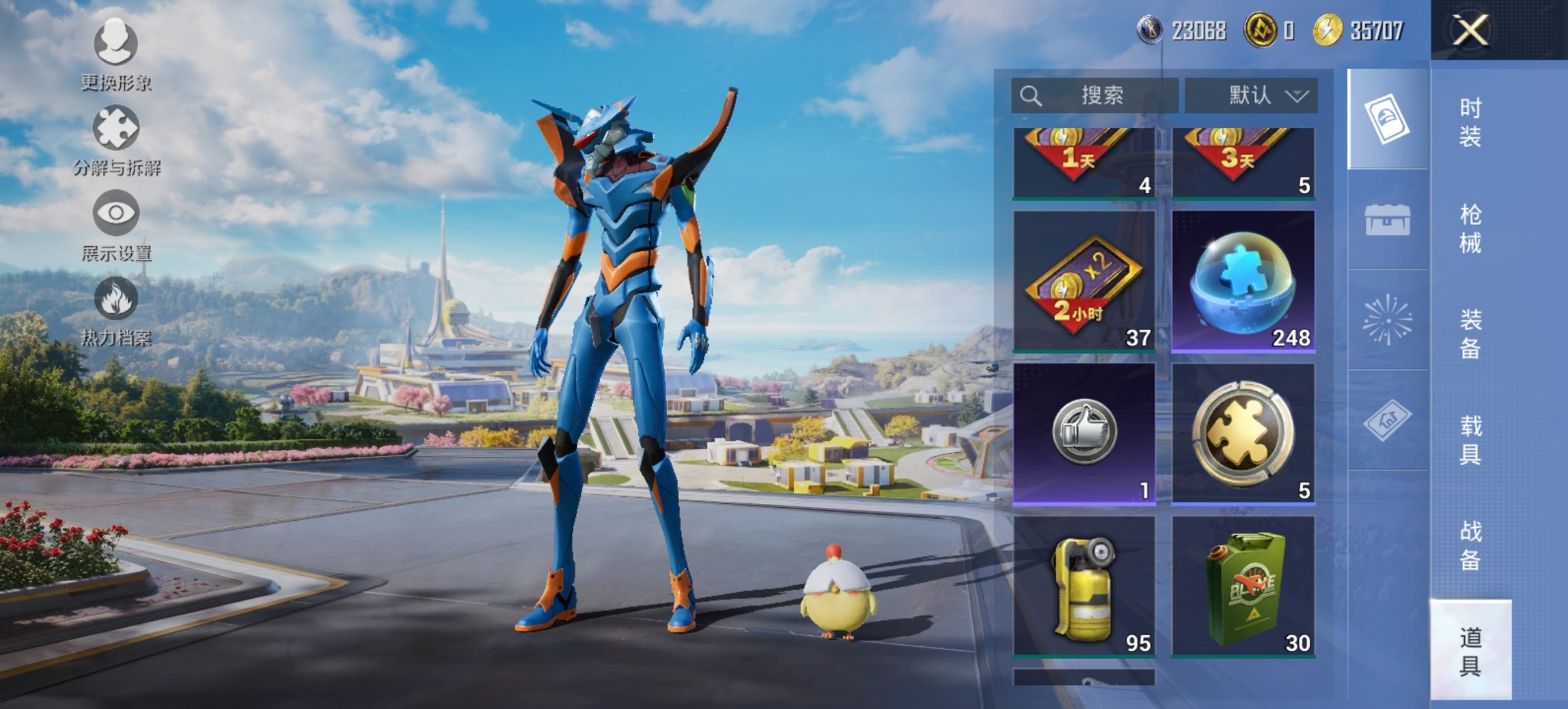Screen dimensions: 1568x709
Task: Select the silver thumbs-up coin item
Action: (1084, 433)
